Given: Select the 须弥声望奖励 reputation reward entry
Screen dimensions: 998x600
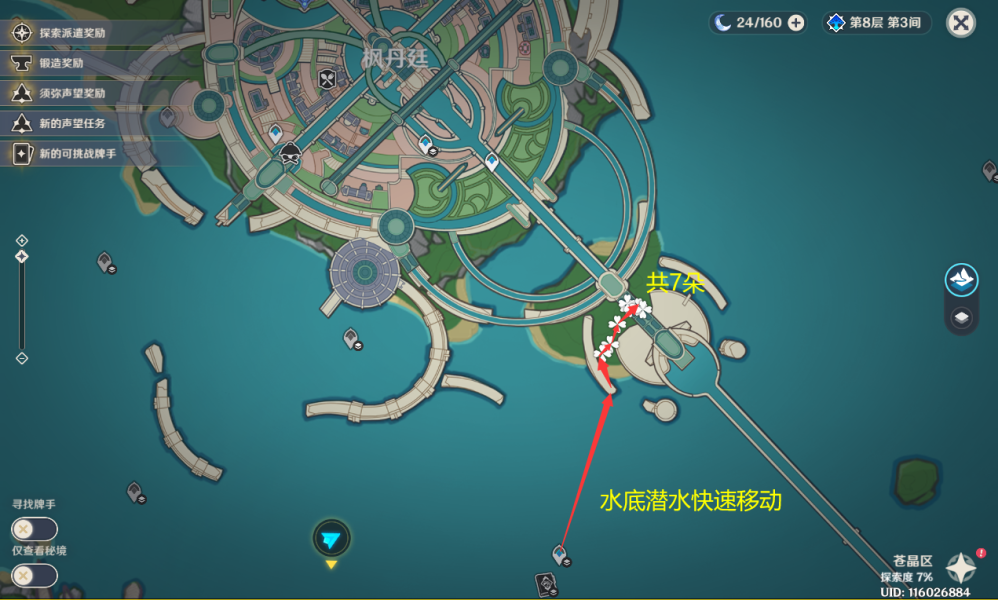Looking at the screenshot, I should point(72,93).
